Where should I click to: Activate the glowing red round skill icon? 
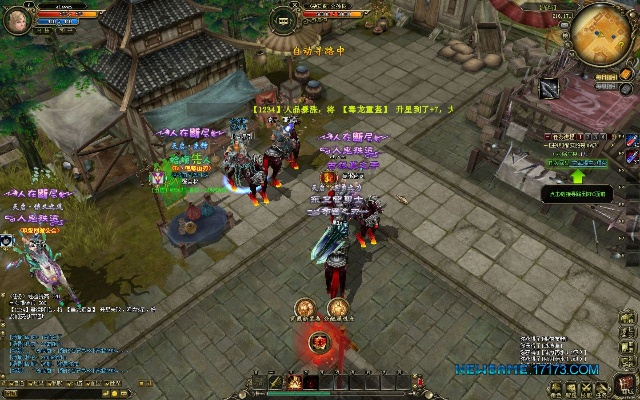[x=320, y=343]
